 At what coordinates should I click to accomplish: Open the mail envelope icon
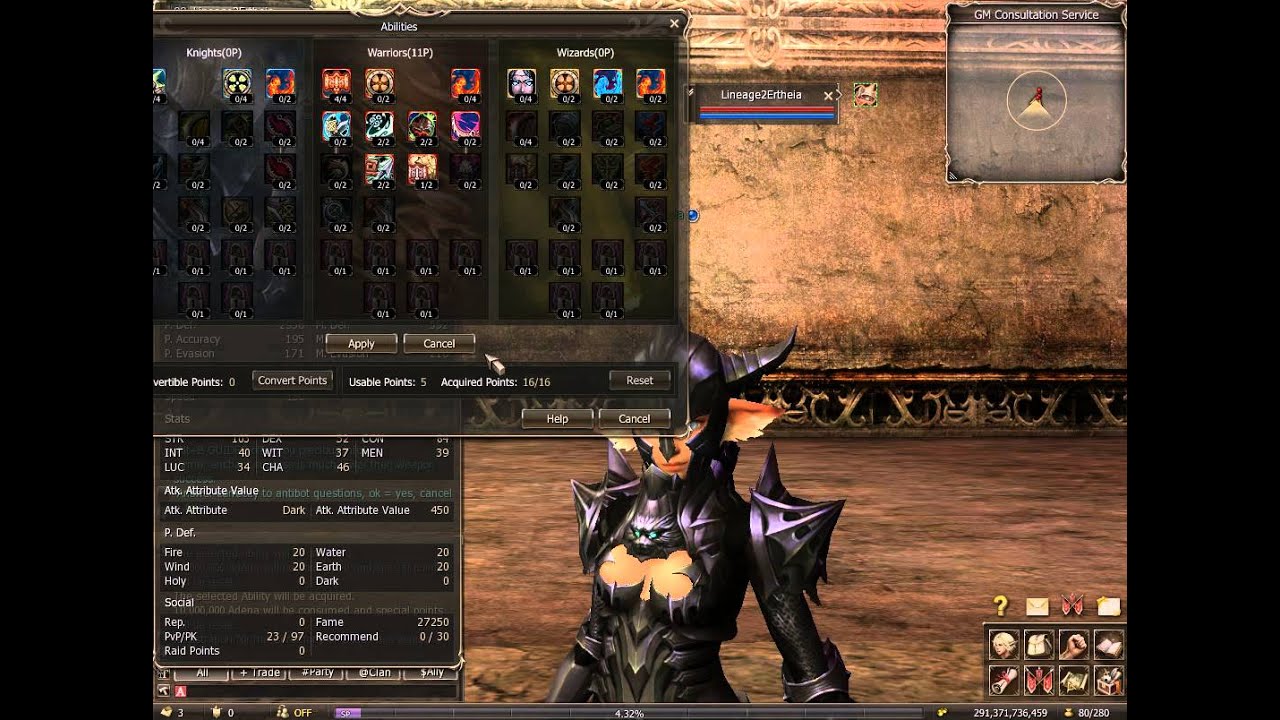coord(1037,606)
